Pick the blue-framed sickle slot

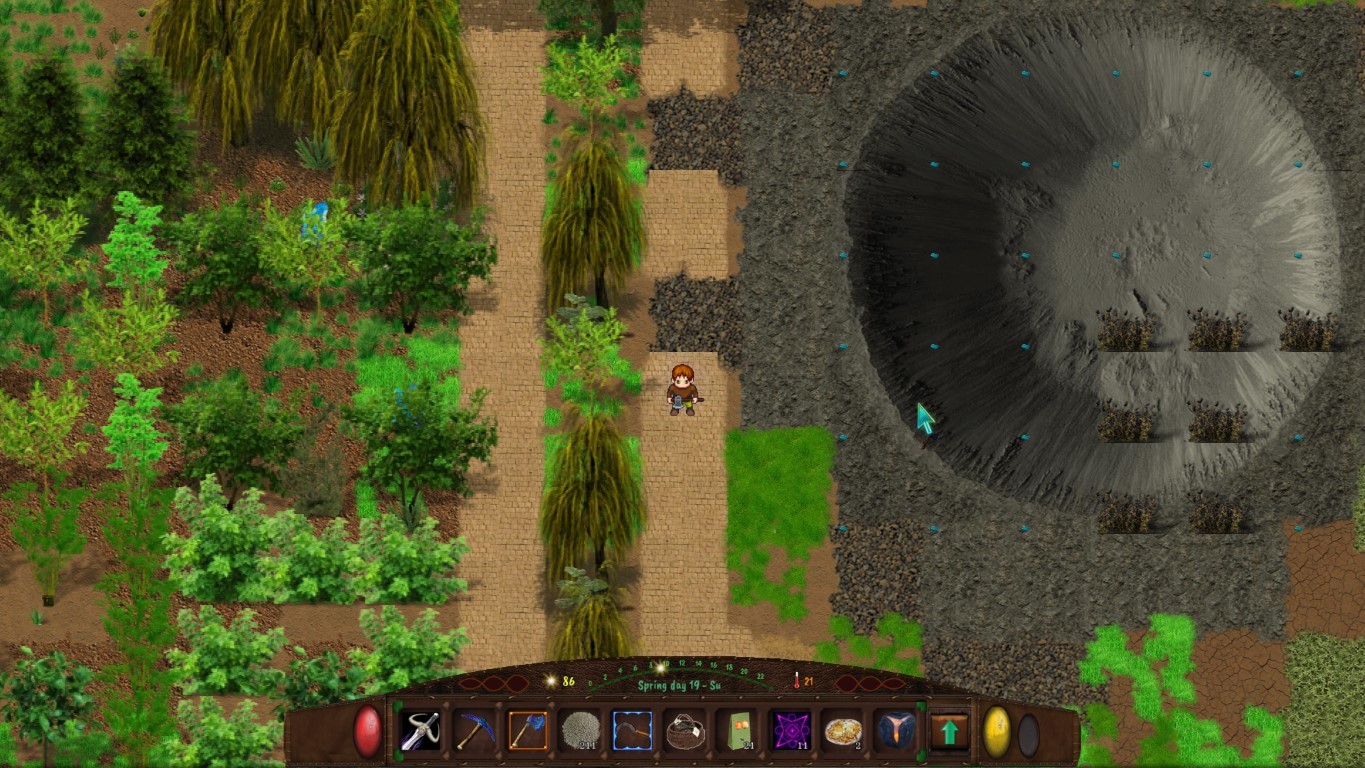coord(632,731)
